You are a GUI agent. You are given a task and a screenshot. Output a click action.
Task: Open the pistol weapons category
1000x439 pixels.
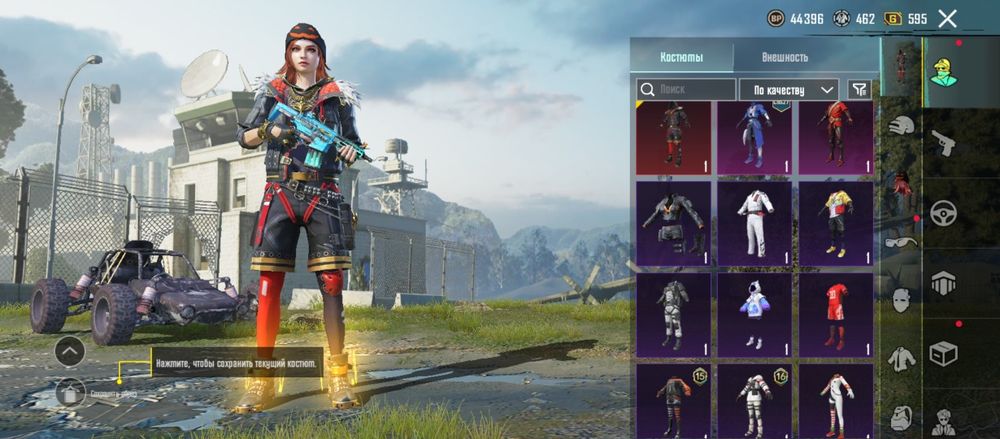[943, 143]
